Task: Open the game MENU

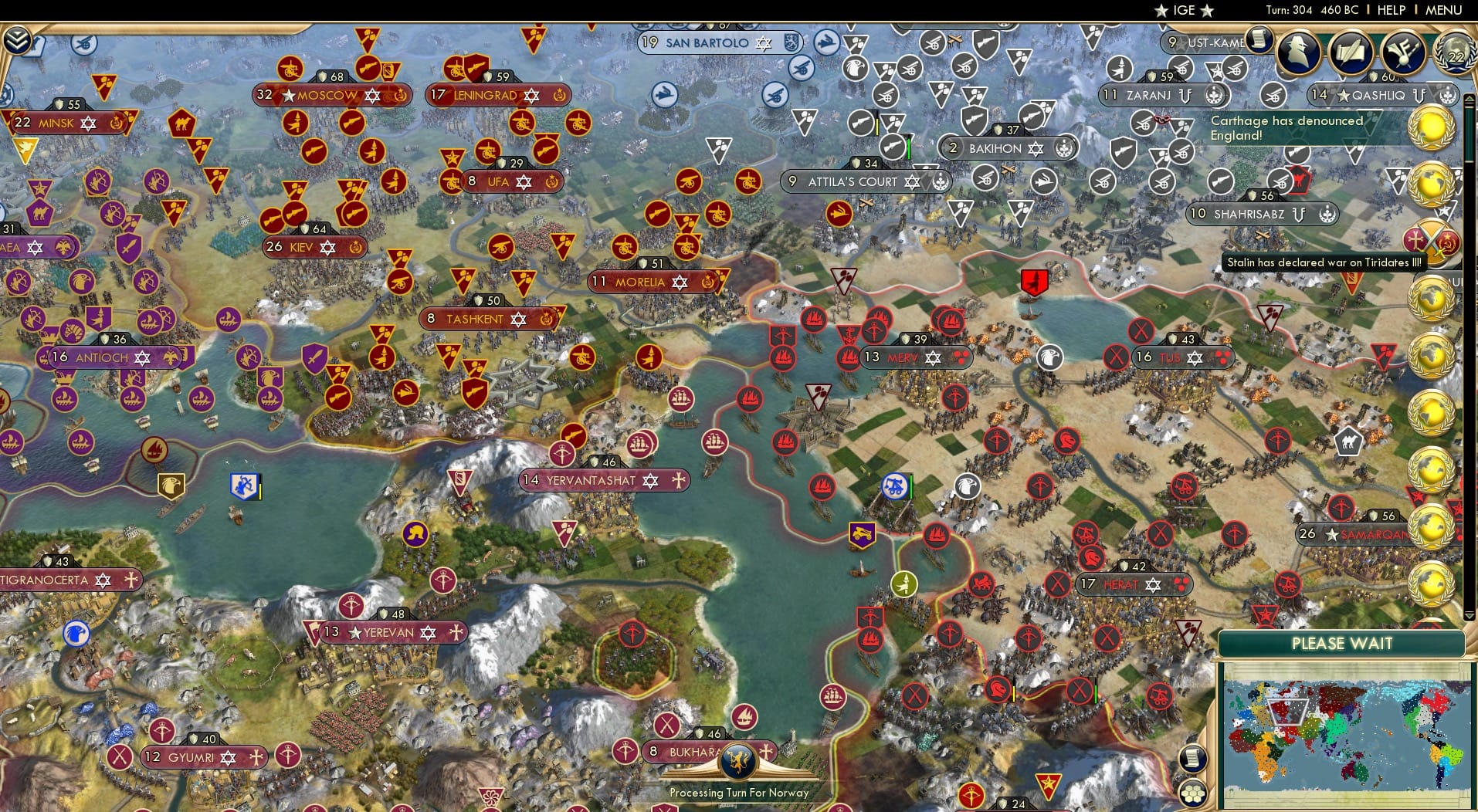Action: [x=1442, y=10]
